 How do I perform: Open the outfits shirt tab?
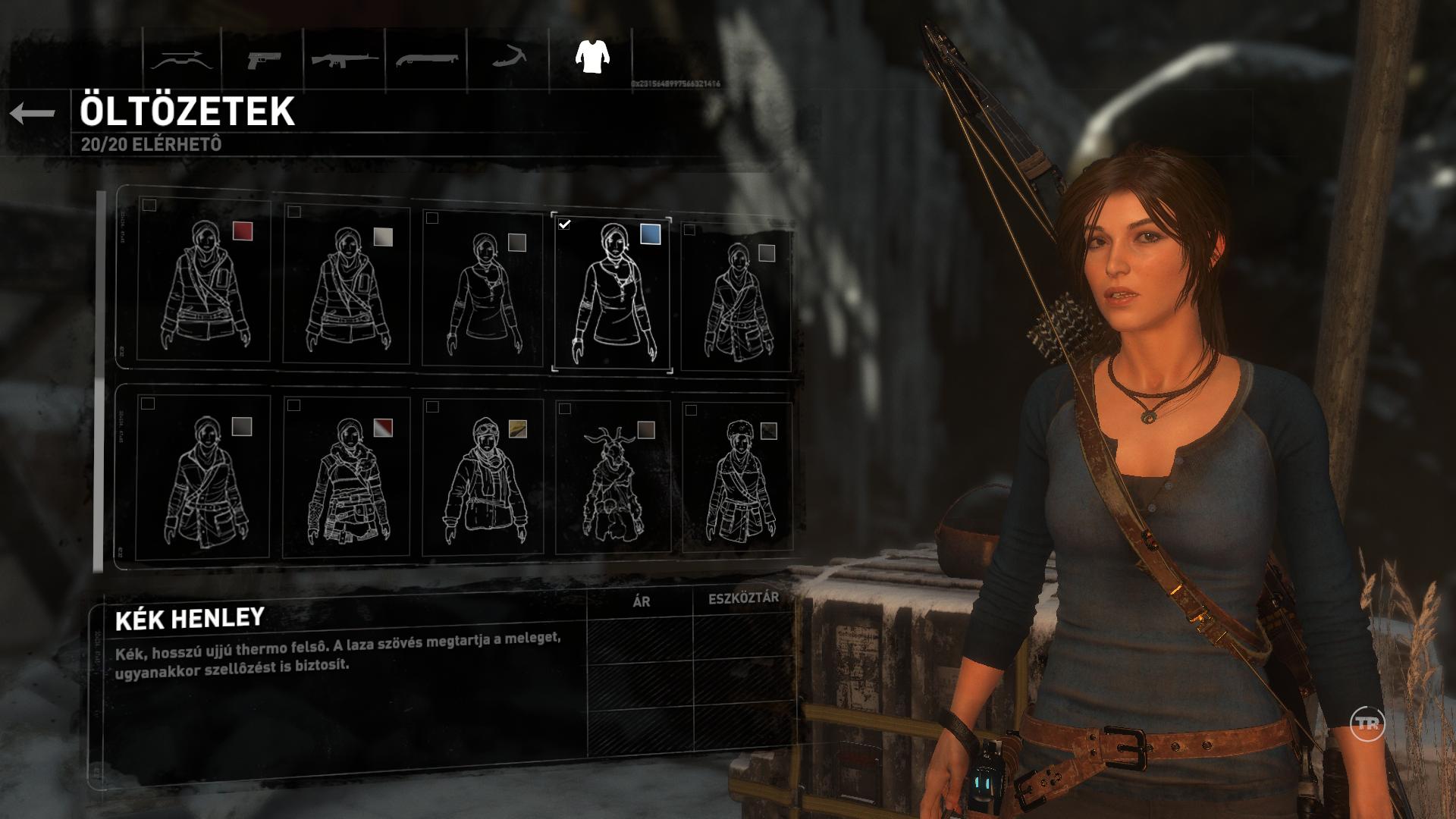tap(591, 57)
